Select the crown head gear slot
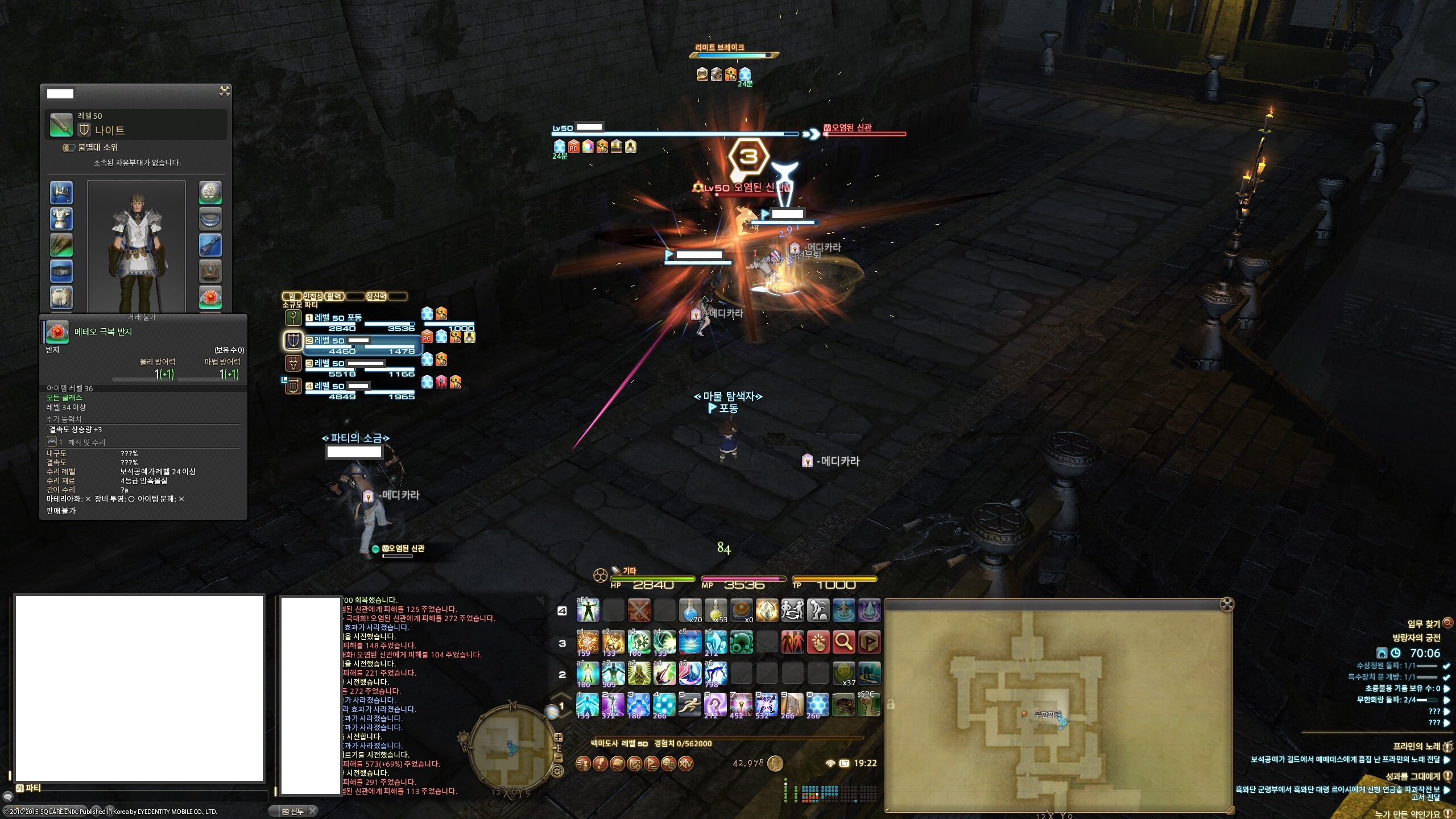 [x=61, y=193]
